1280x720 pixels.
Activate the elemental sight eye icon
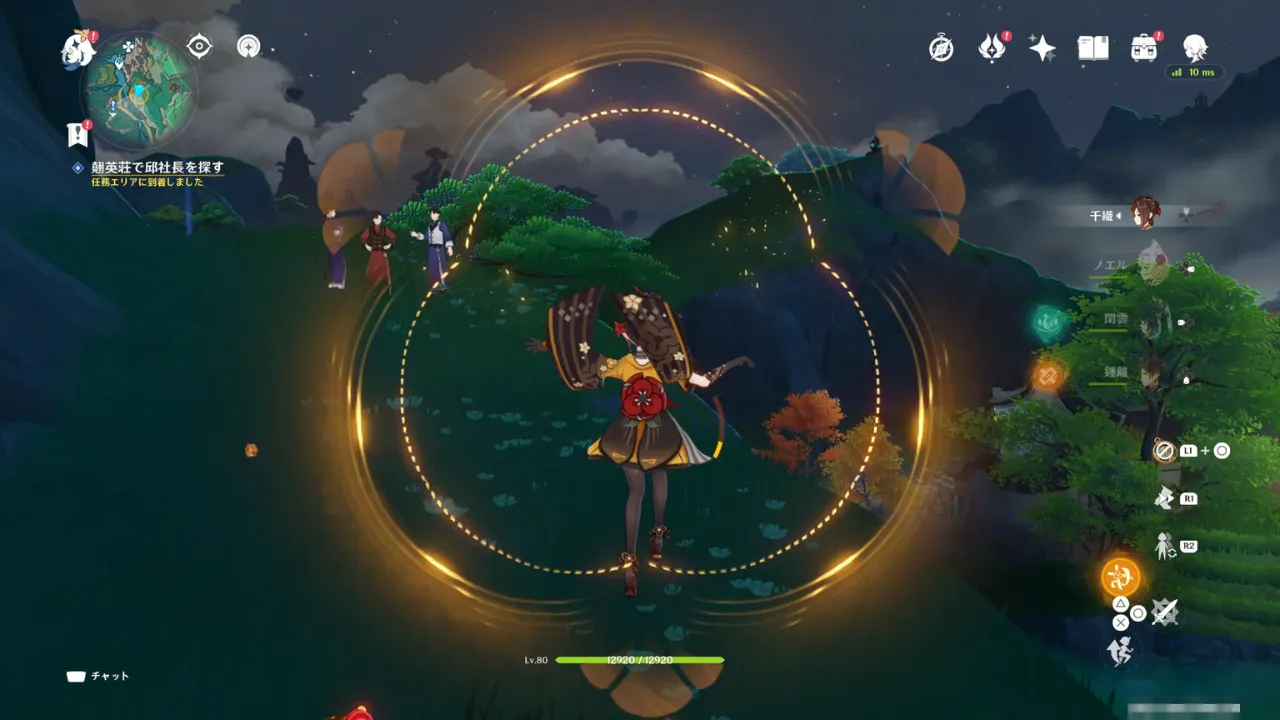point(200,46)
